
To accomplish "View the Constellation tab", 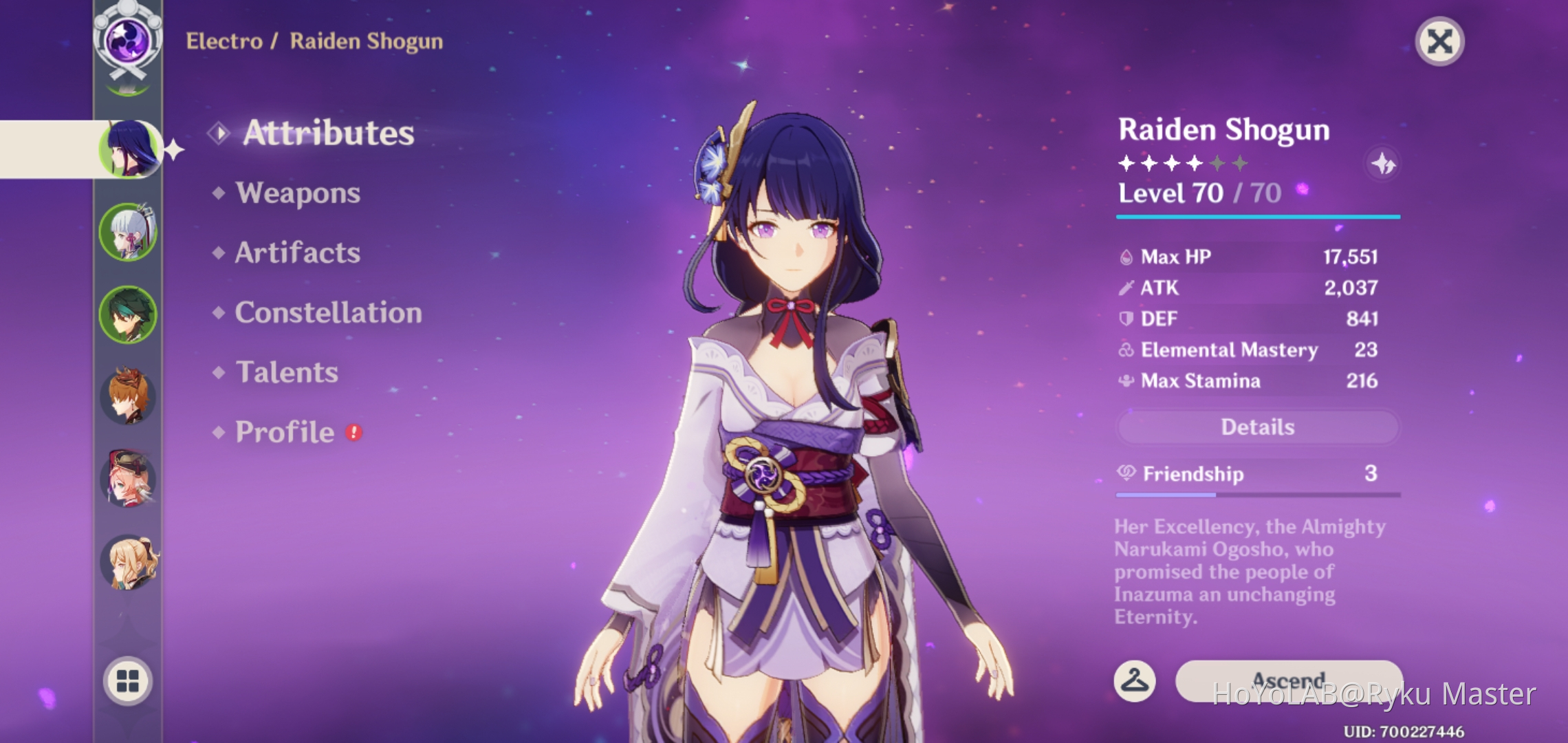I will pyautogui.click(x=328, y=313).
